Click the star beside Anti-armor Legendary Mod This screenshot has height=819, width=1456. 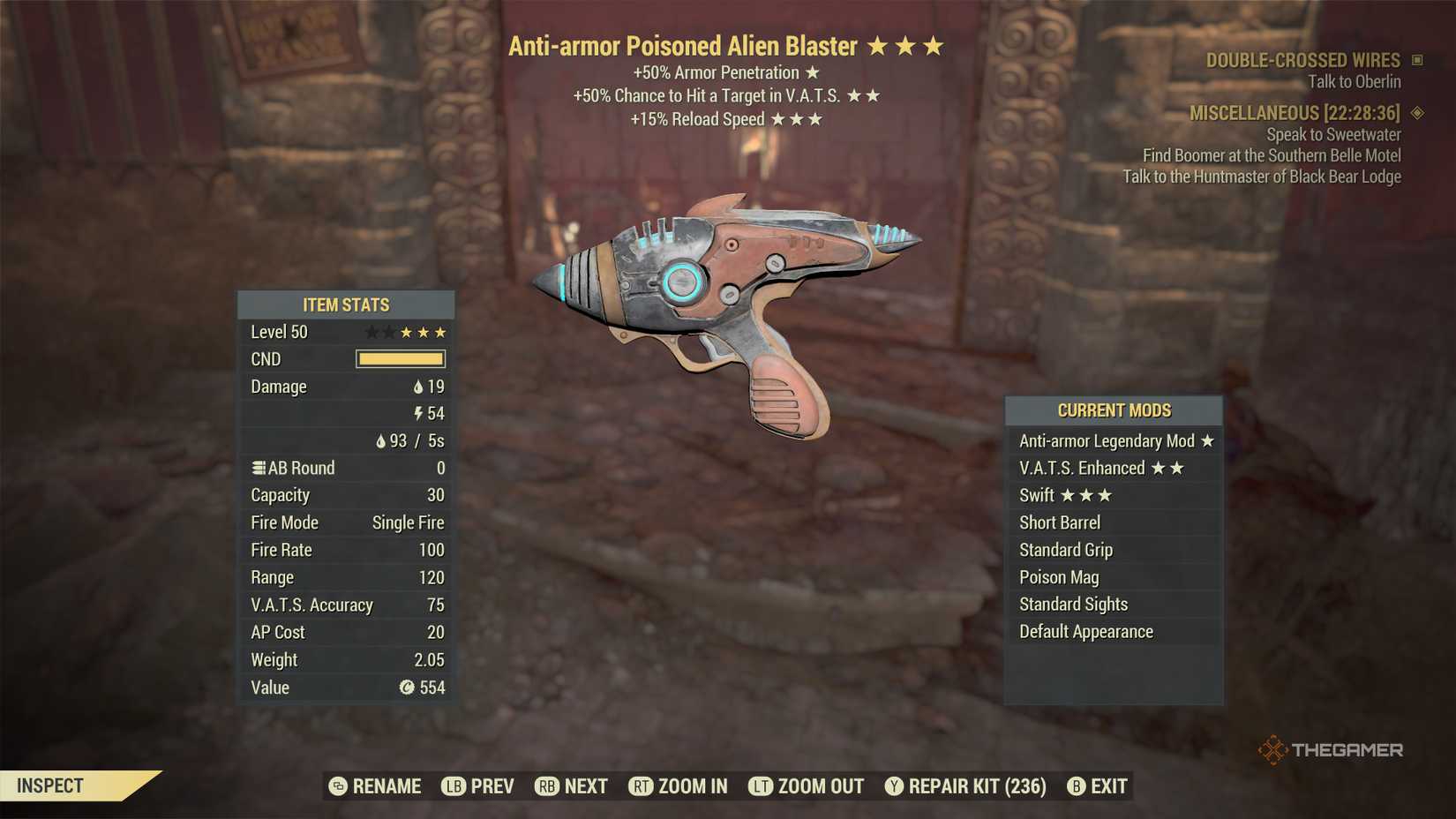point(1207,441)
